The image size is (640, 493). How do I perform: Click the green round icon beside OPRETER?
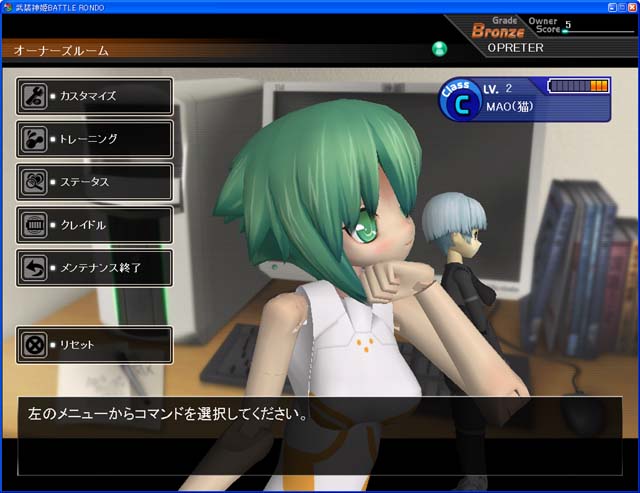[x=439, y=48]
